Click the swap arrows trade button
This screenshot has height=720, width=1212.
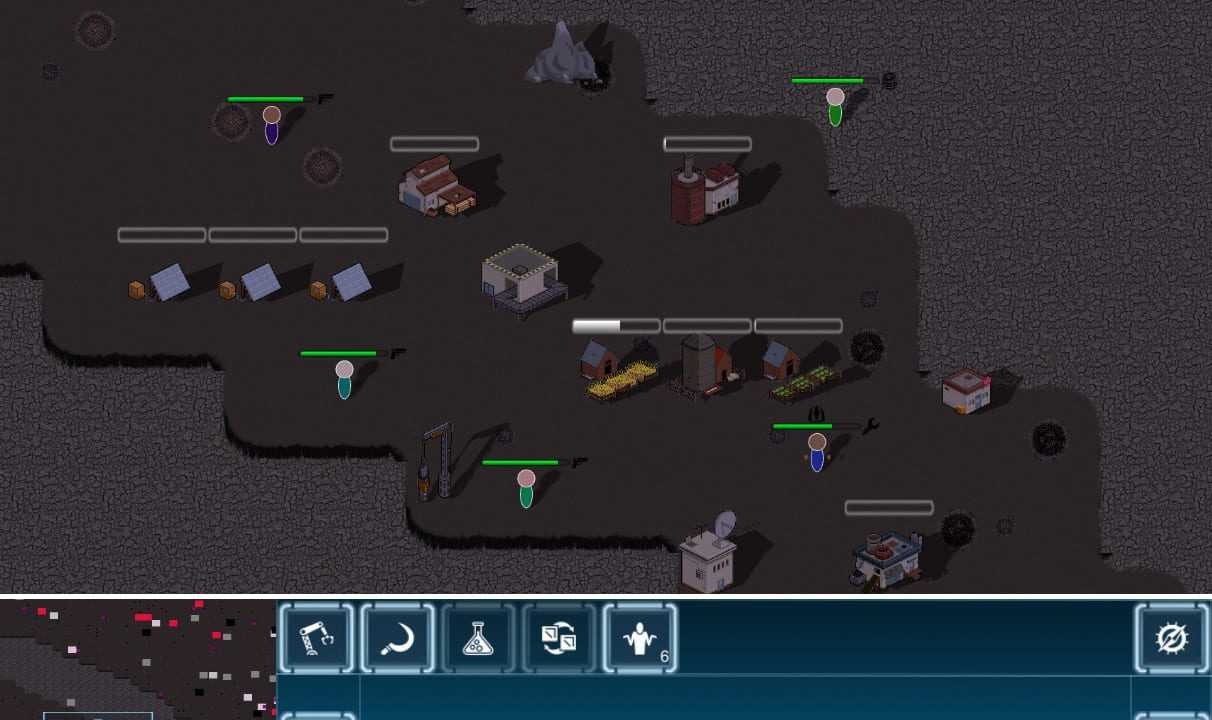pyautogui.click(x=559, y=638)
